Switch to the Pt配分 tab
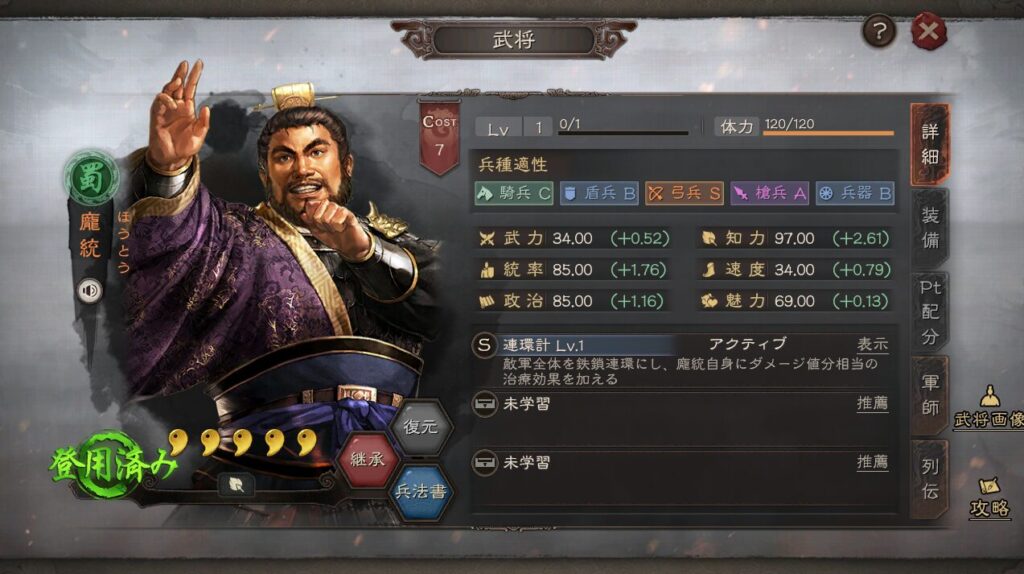 coord(930,310)
